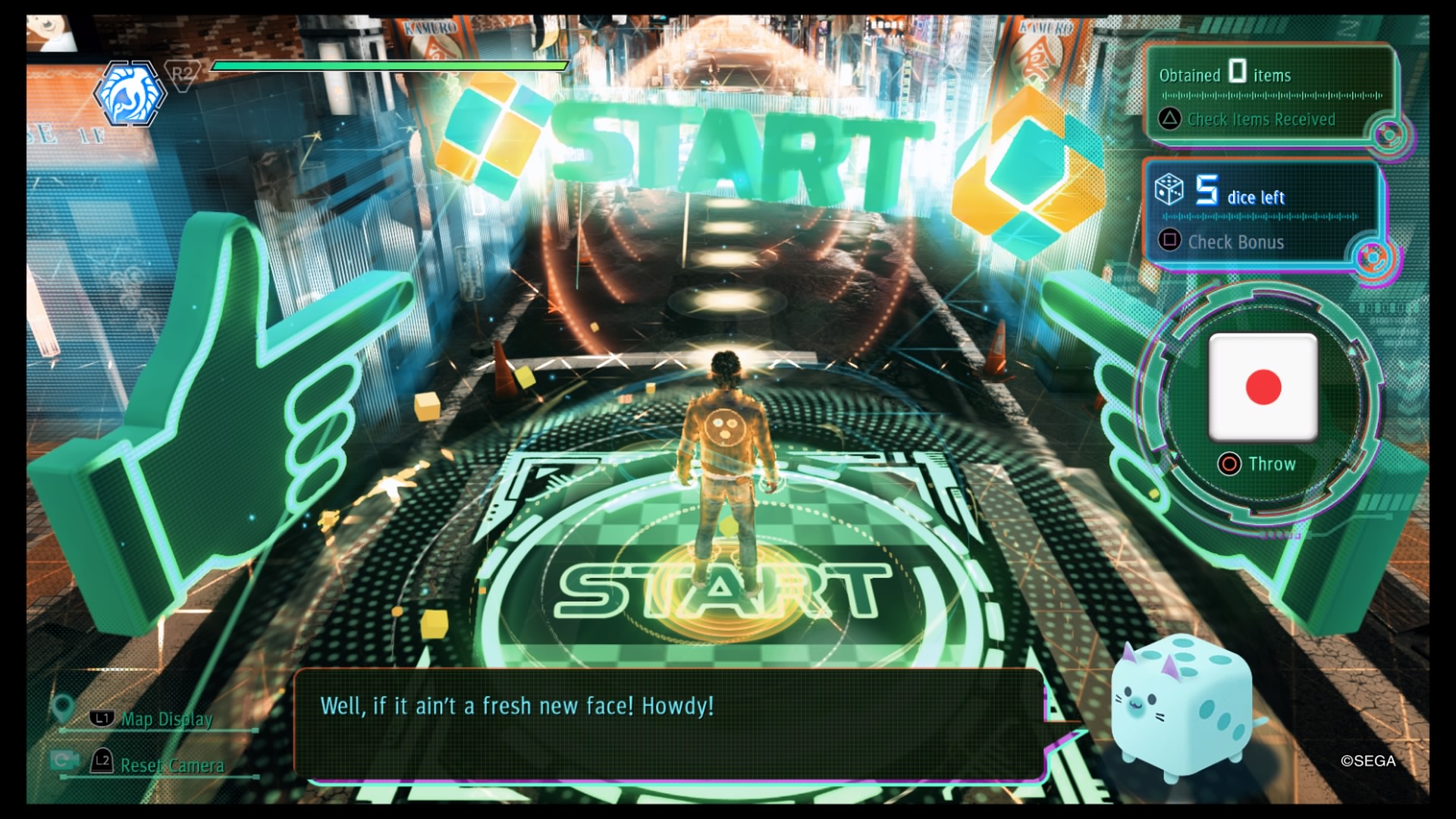The height and width of the screenshot is (819, 1456).
Task: Advance the dialogue box text
Action: coord(667,724)
